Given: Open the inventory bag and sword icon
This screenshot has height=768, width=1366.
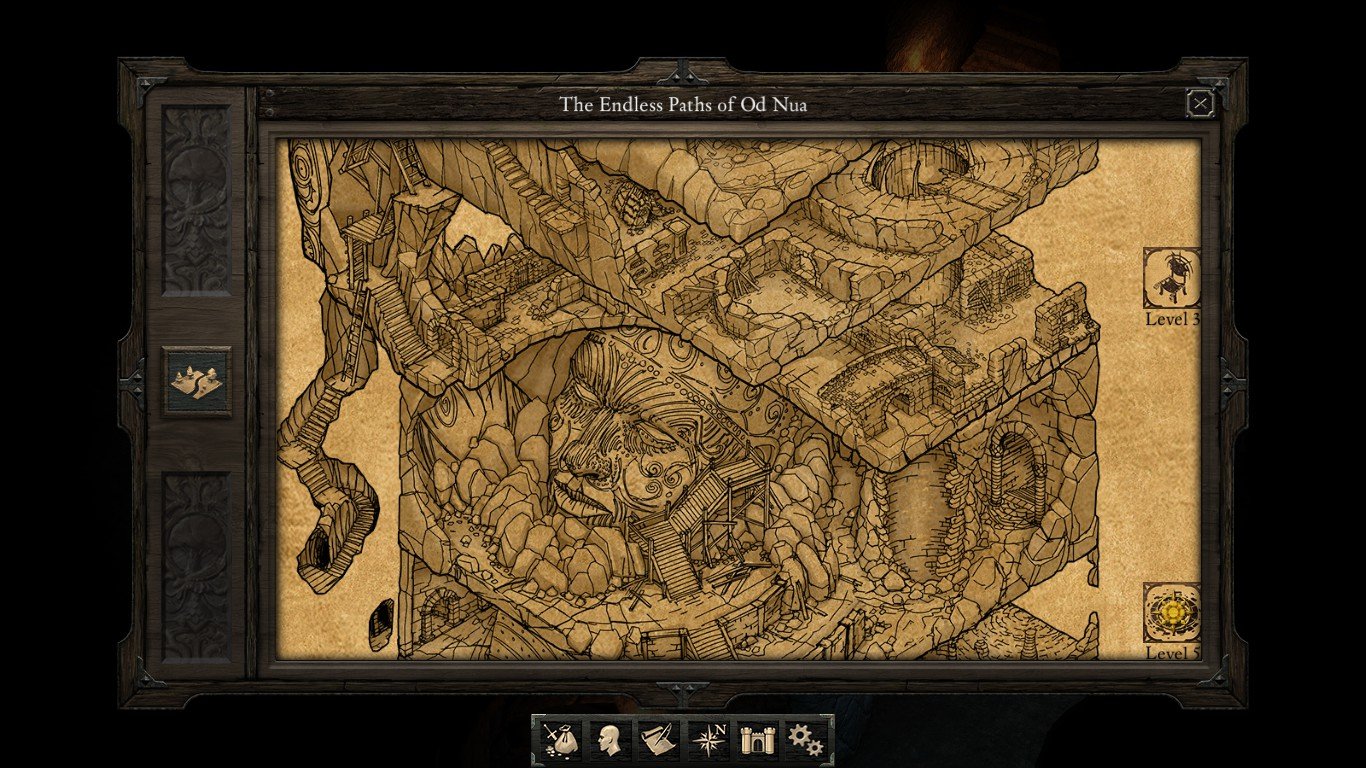Looking at the screenshot, I should (558, 741).
